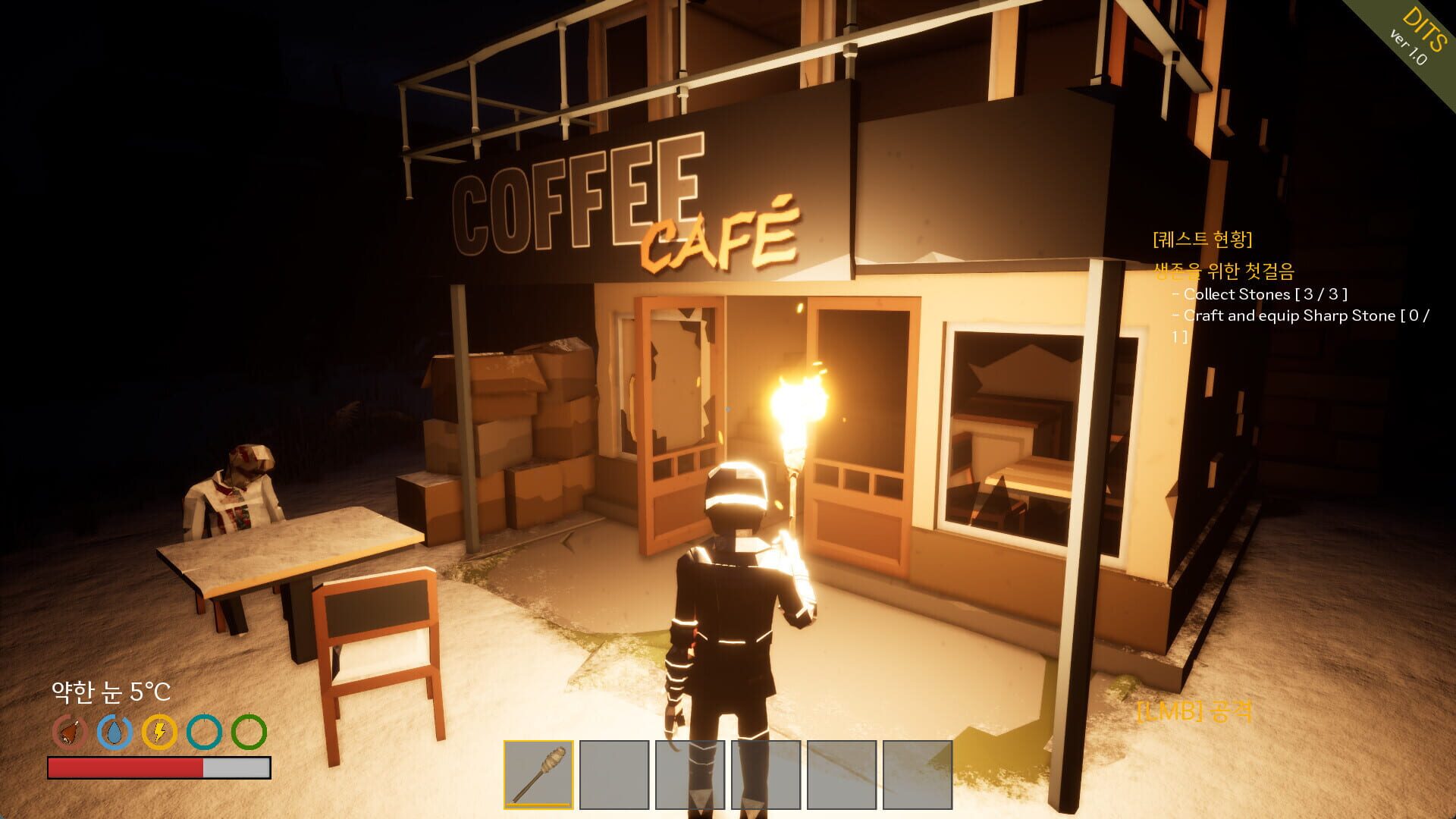
Task: Select the water drop thirst indicator
Action: click(116, 732)
